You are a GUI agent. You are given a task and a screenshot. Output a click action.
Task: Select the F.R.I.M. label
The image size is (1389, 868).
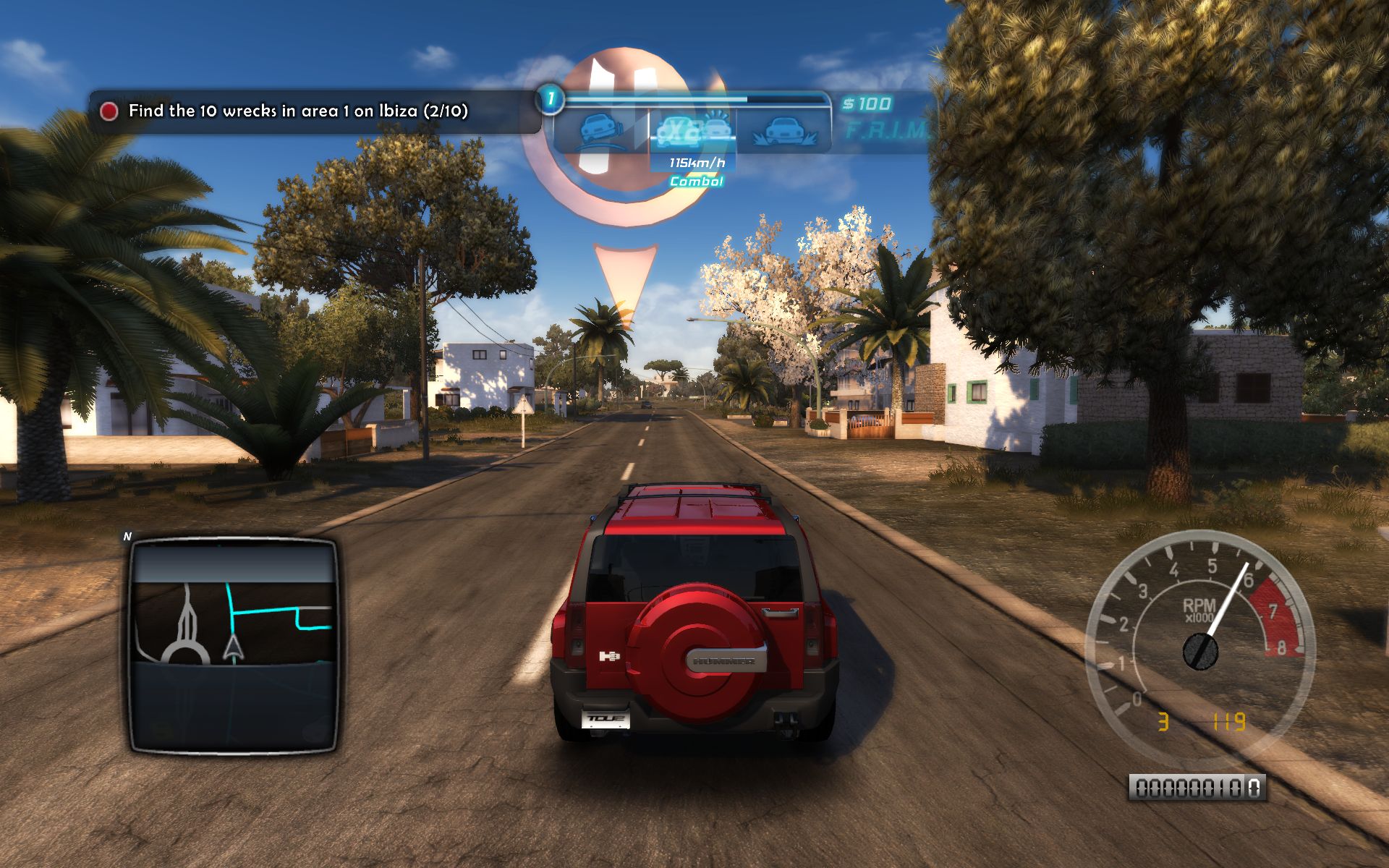coord(885,131)
